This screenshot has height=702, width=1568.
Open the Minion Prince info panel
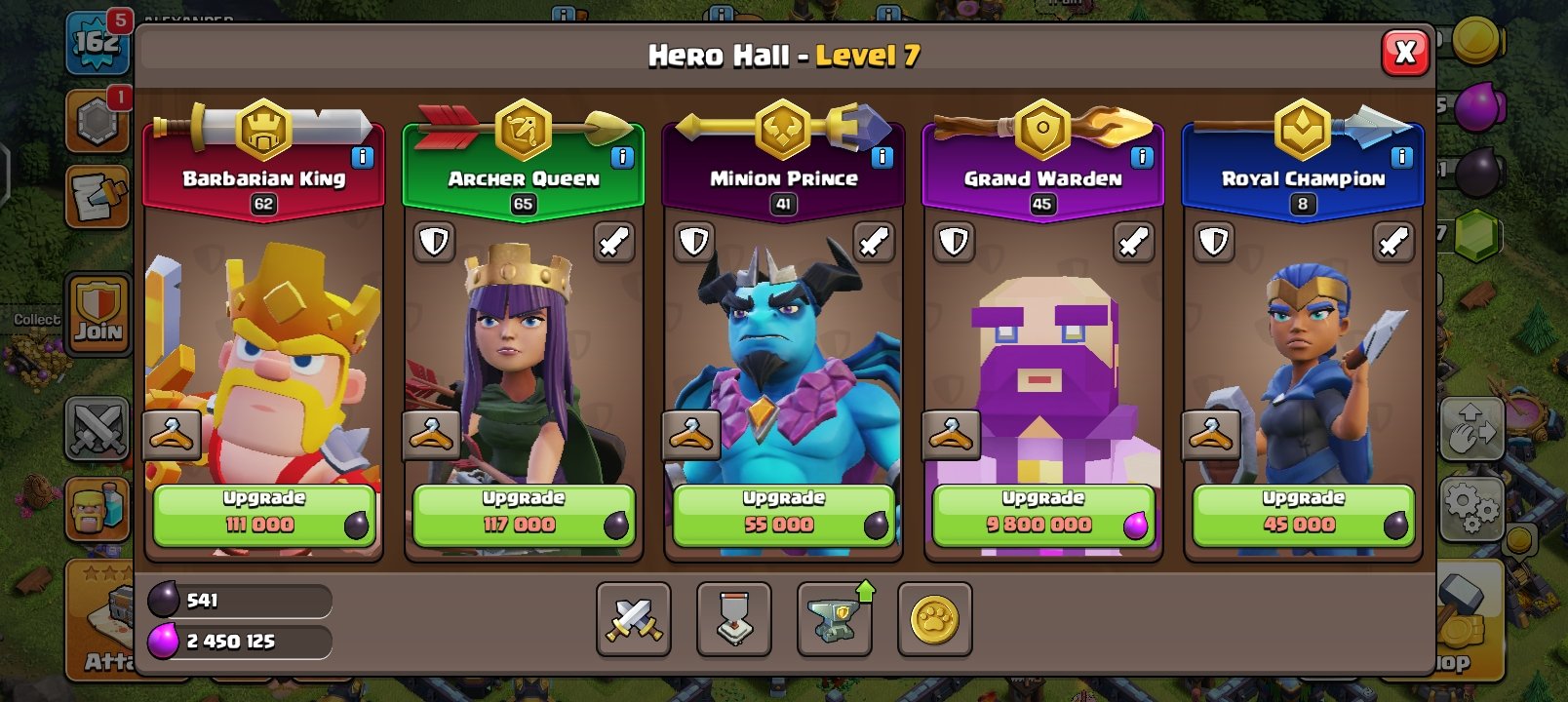[883, 155]
